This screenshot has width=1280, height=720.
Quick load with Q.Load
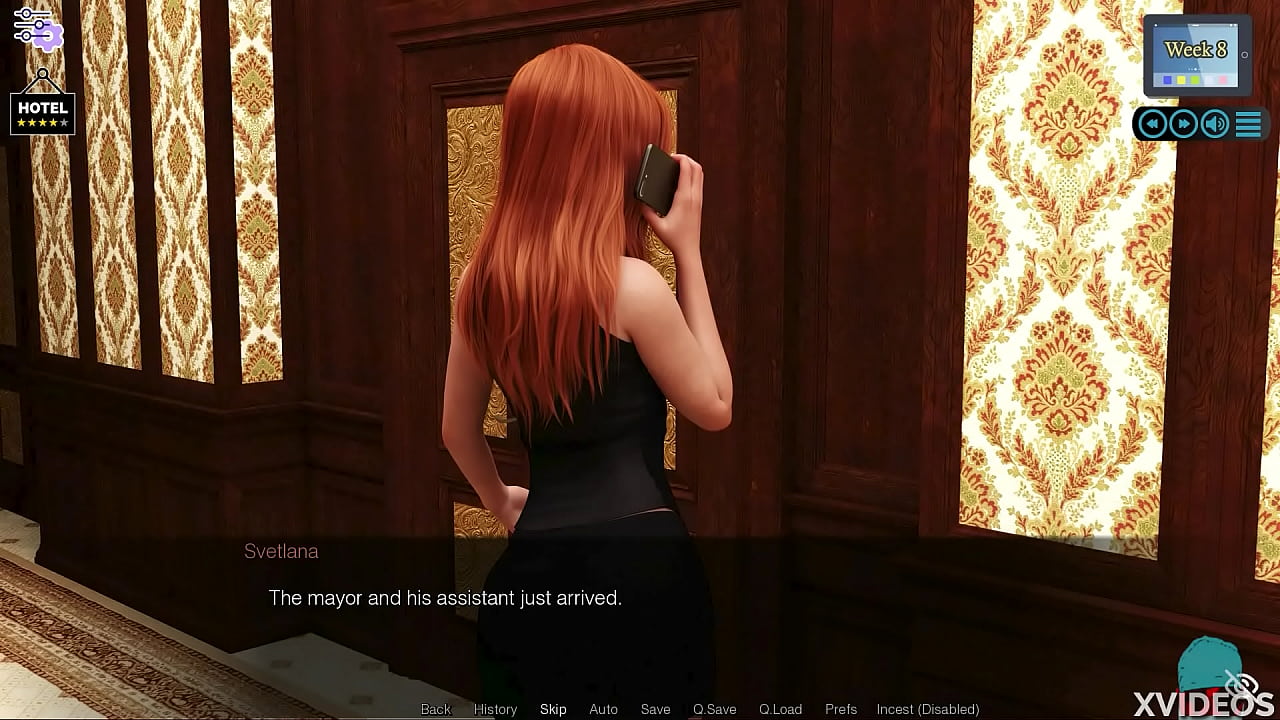pos(780,709)
